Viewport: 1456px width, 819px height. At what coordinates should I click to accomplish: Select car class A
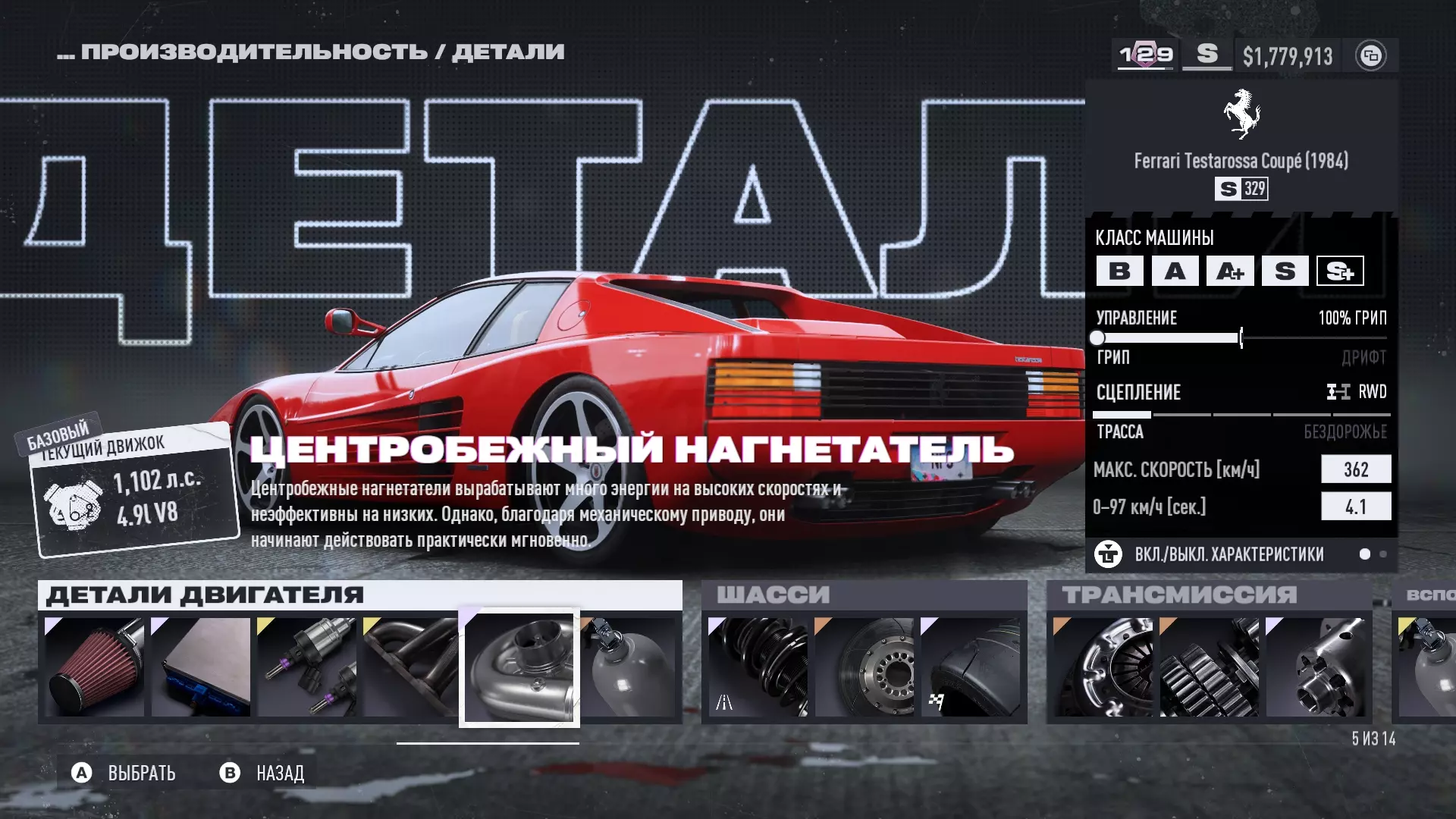pos(1175,271)
